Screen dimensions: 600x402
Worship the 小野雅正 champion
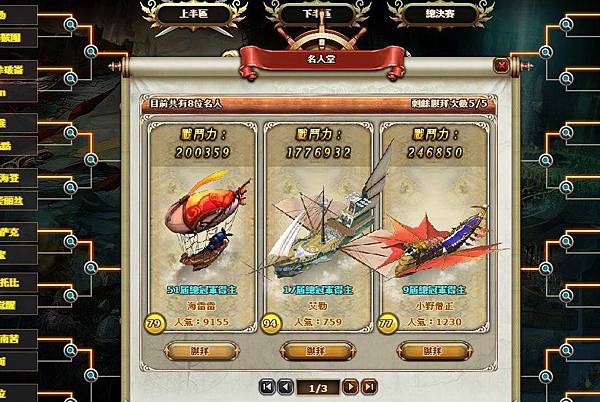tap(433, 350)
